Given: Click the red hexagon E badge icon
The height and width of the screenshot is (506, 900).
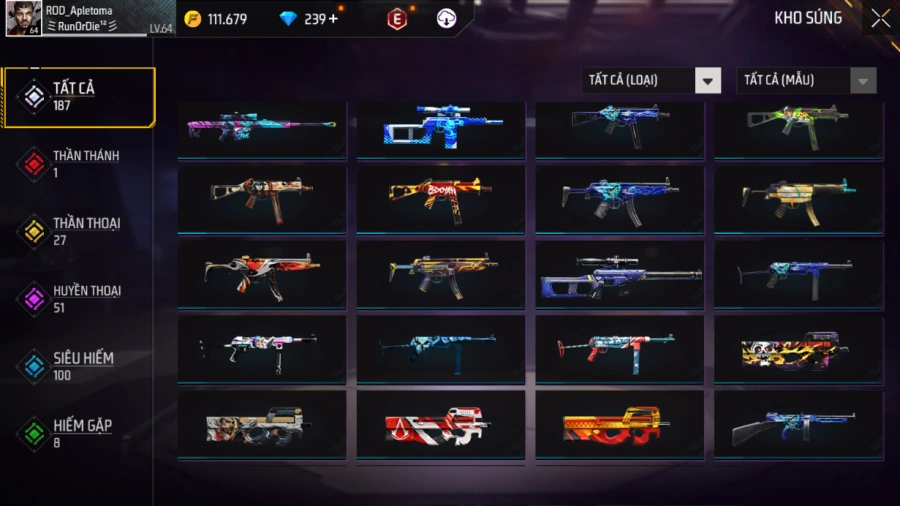Looking at the screenshot, I should 397,19.
